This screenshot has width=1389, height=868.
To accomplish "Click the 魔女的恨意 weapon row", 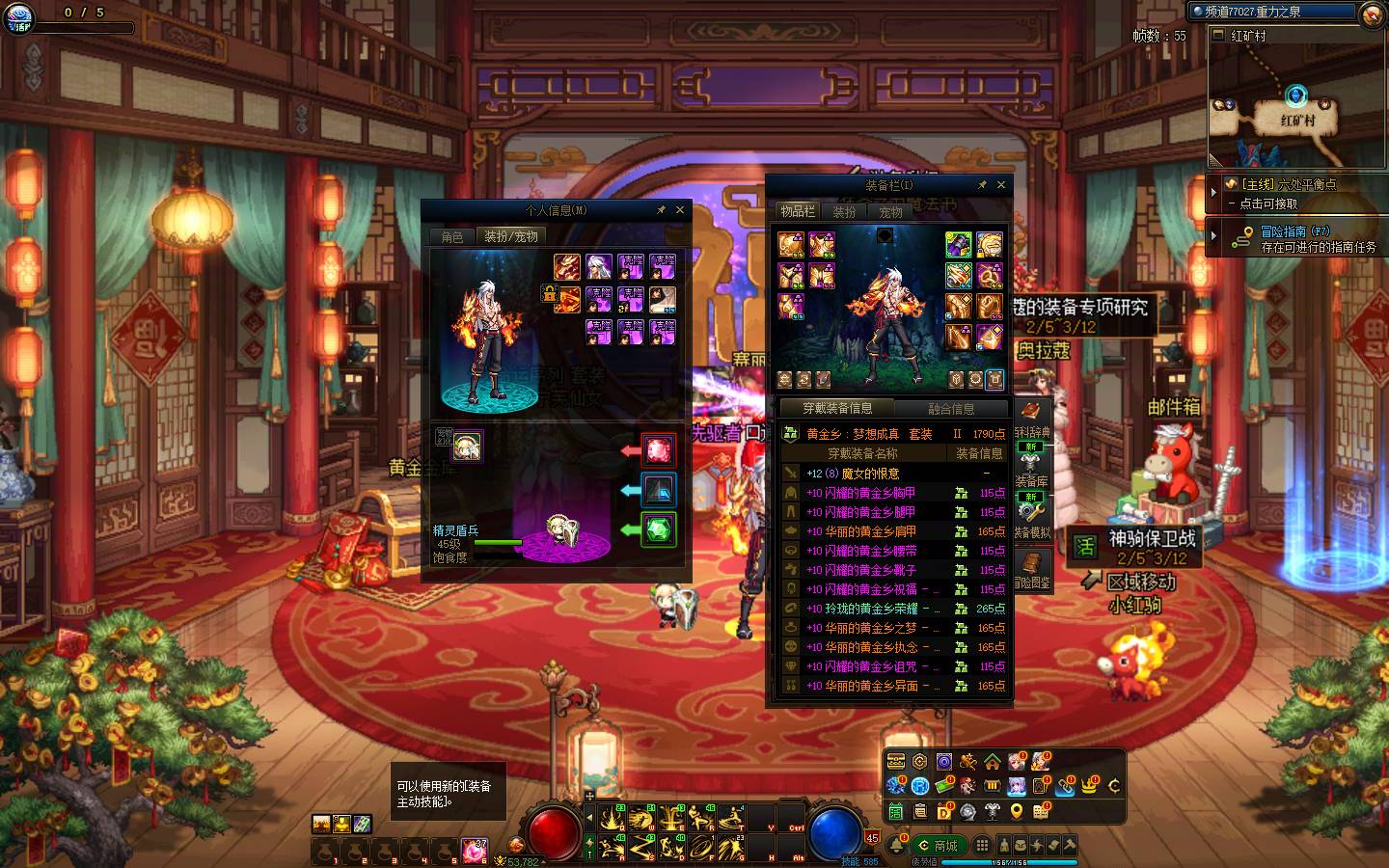I will click(x=893, y=474).
